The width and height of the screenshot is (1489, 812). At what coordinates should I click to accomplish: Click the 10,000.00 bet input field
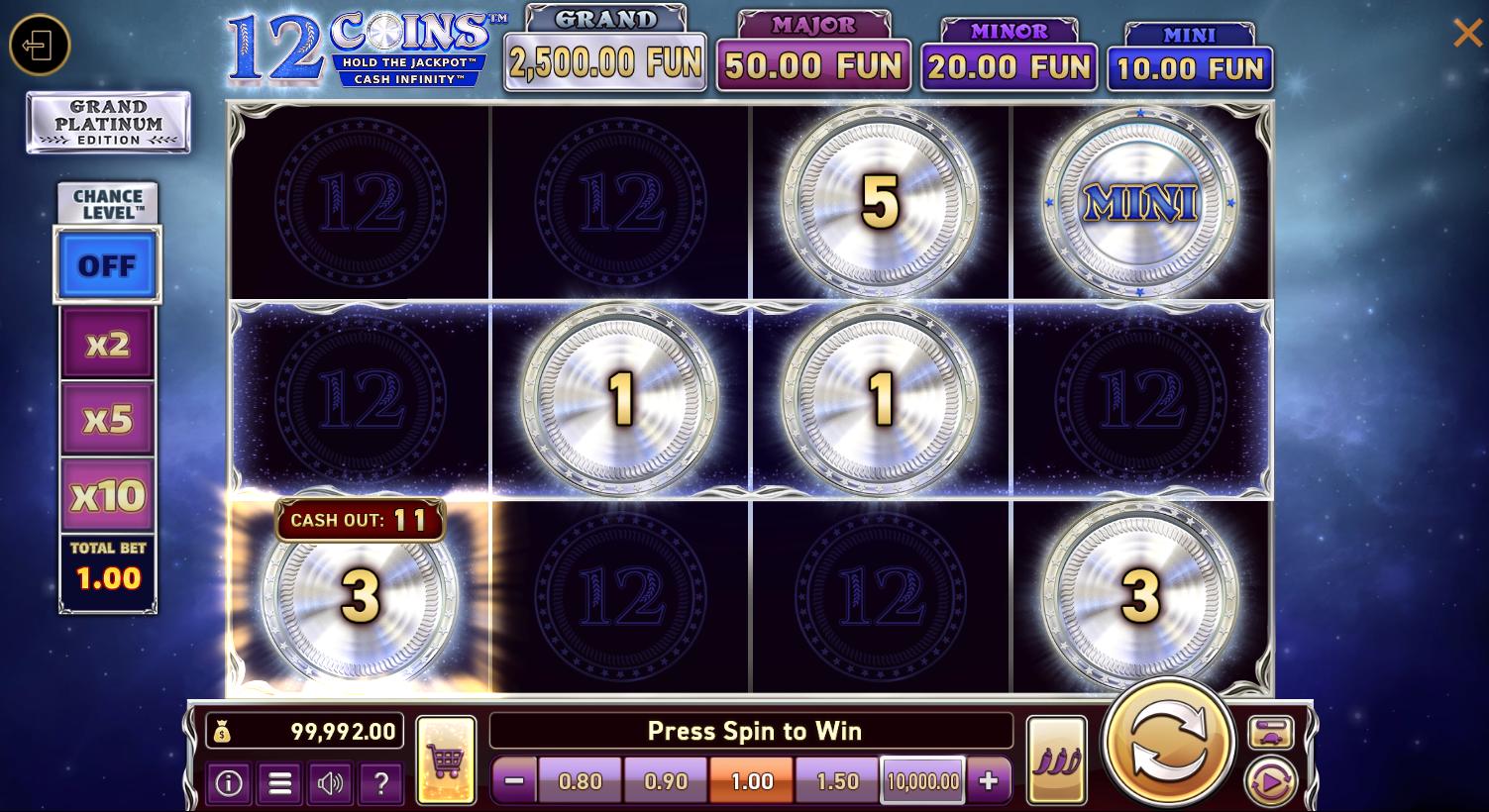(x=922, y=780)
